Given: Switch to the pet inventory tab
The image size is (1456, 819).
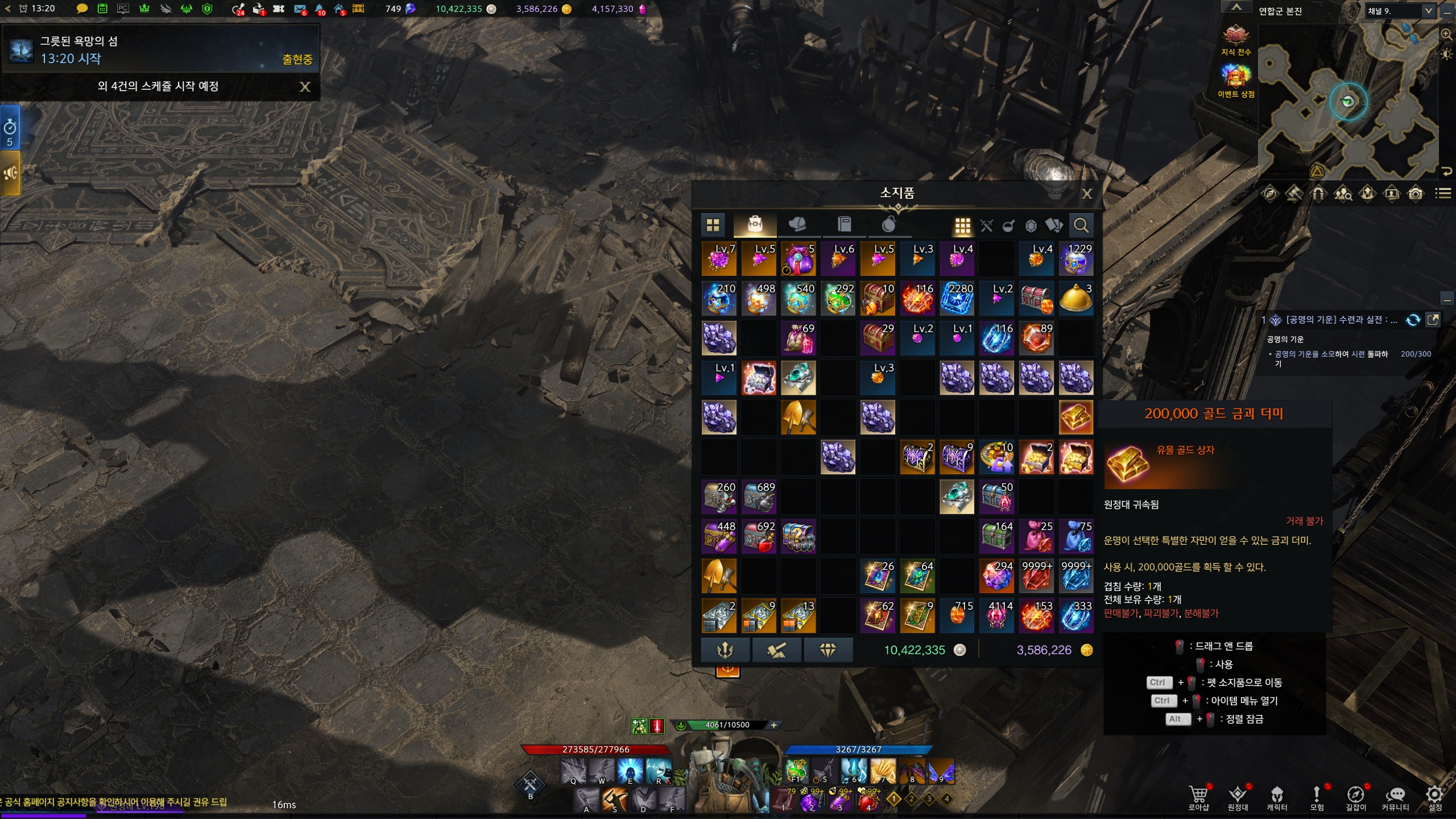Looking at the screenshot, I should click(x=799, y=225).
